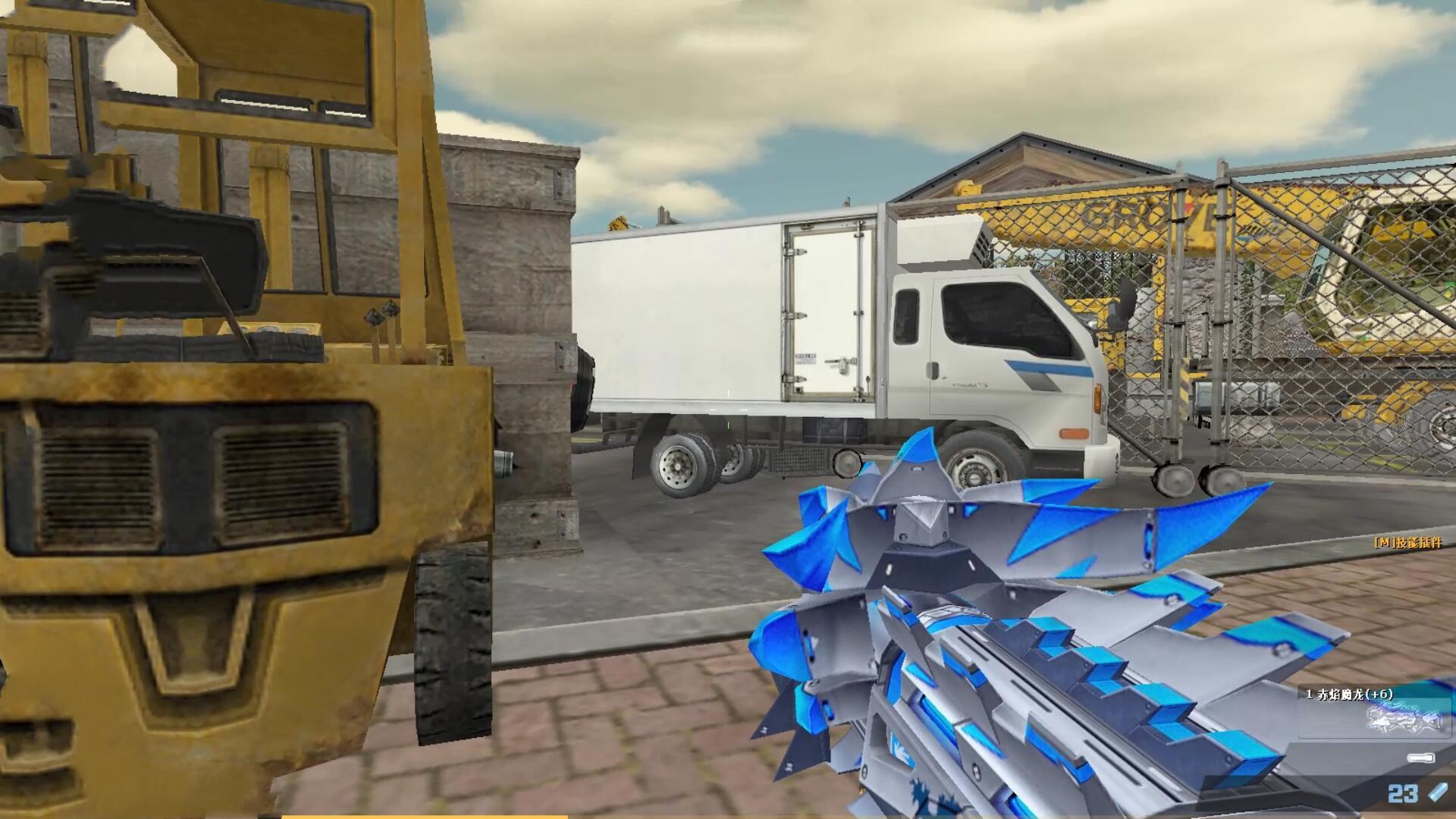1456x819 pixels.
Task: Click the small white icon under the weapon slot
Action: coord(1420,758)
